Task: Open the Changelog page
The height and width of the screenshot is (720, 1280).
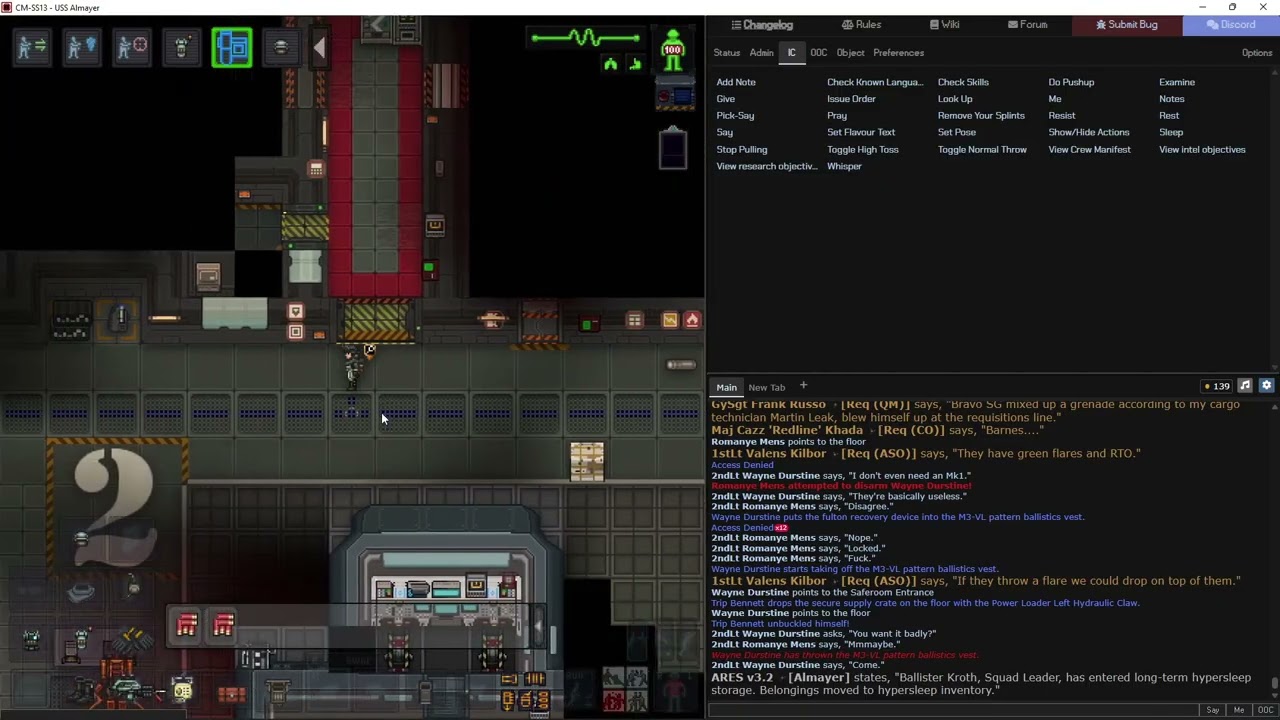Action: pos(762,25)
